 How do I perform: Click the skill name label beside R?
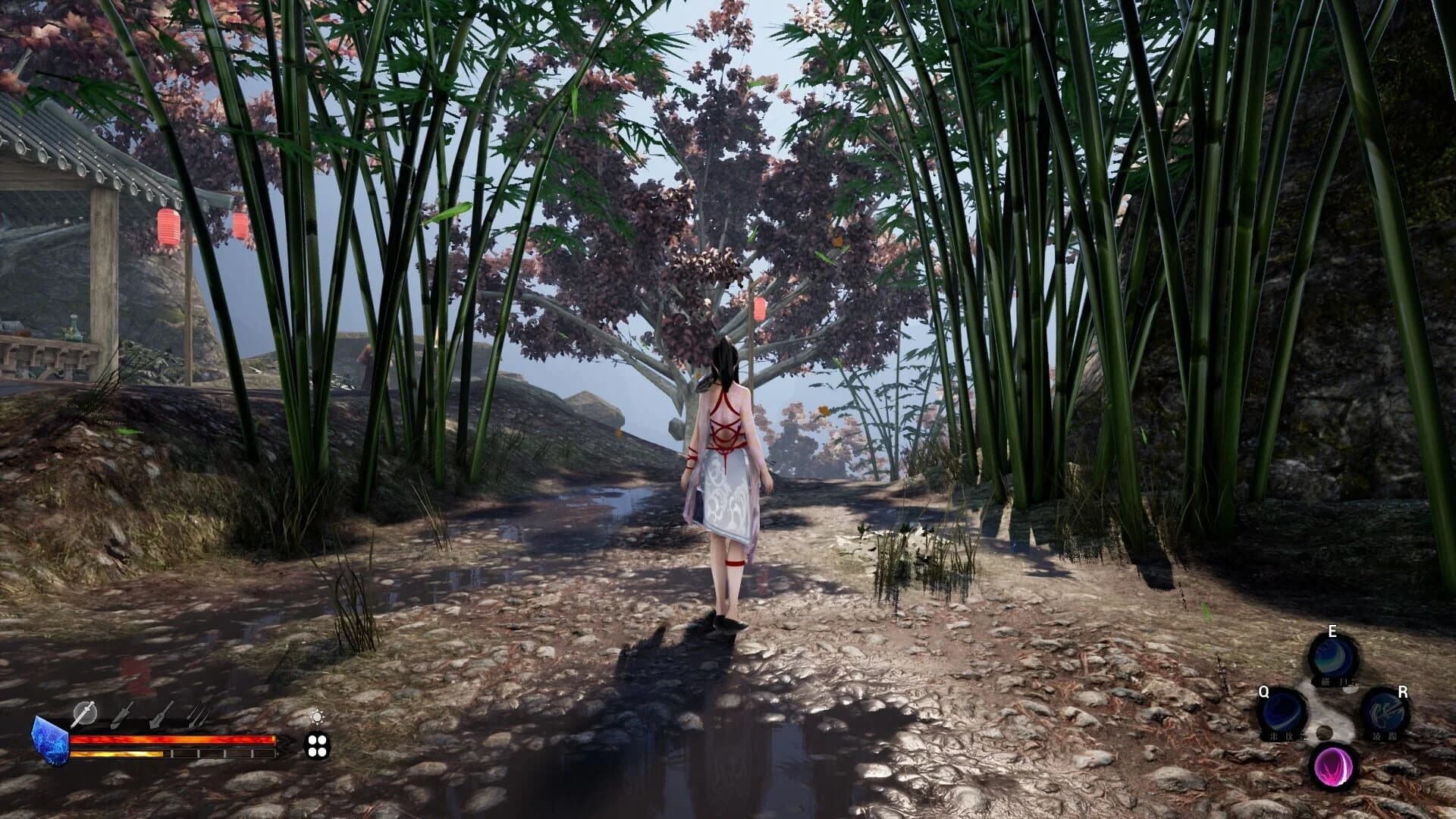pos(1385,735)
